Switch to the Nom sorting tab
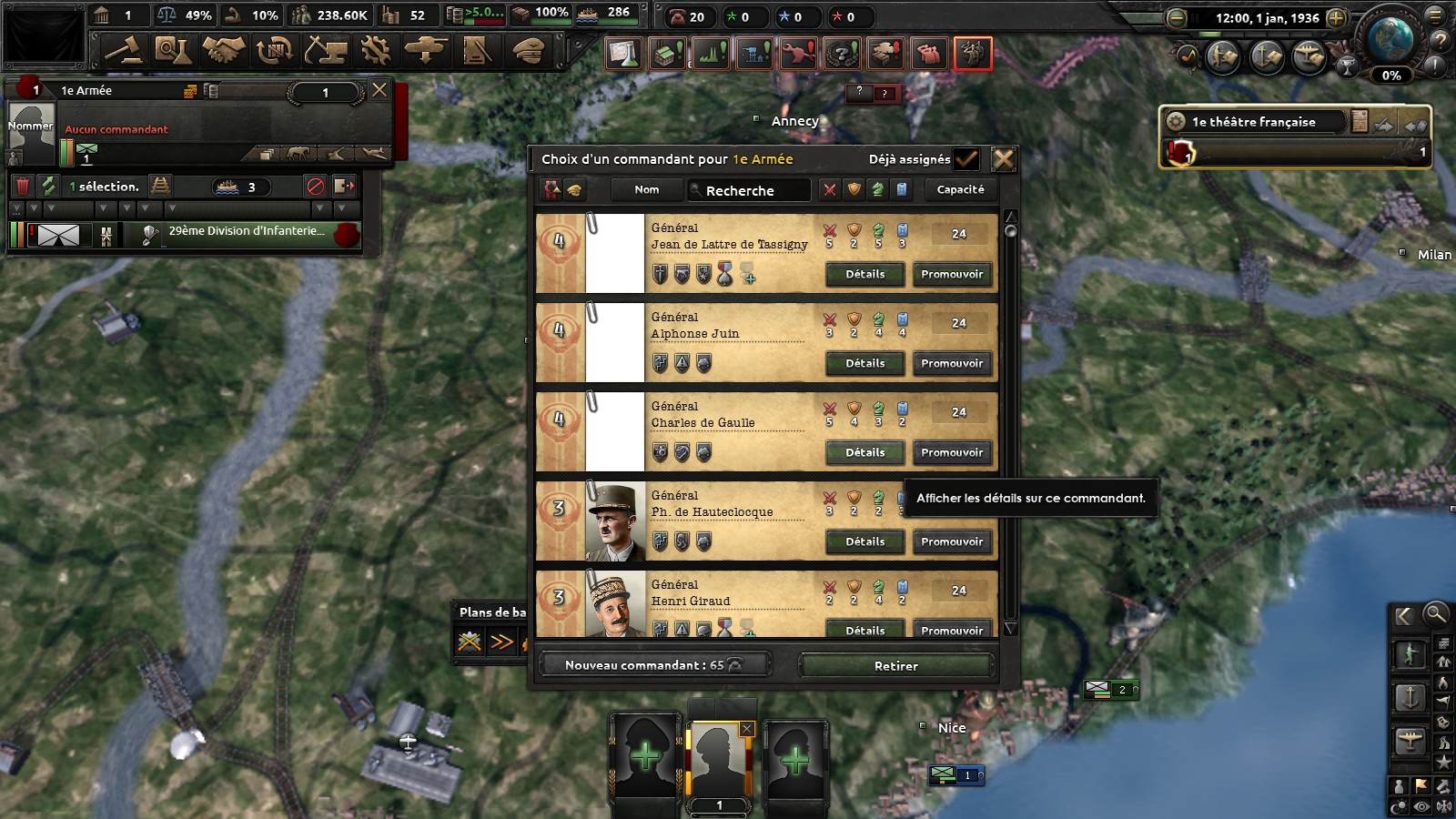1456x819 pixels. pyautogui.click(x=646, y=190)
